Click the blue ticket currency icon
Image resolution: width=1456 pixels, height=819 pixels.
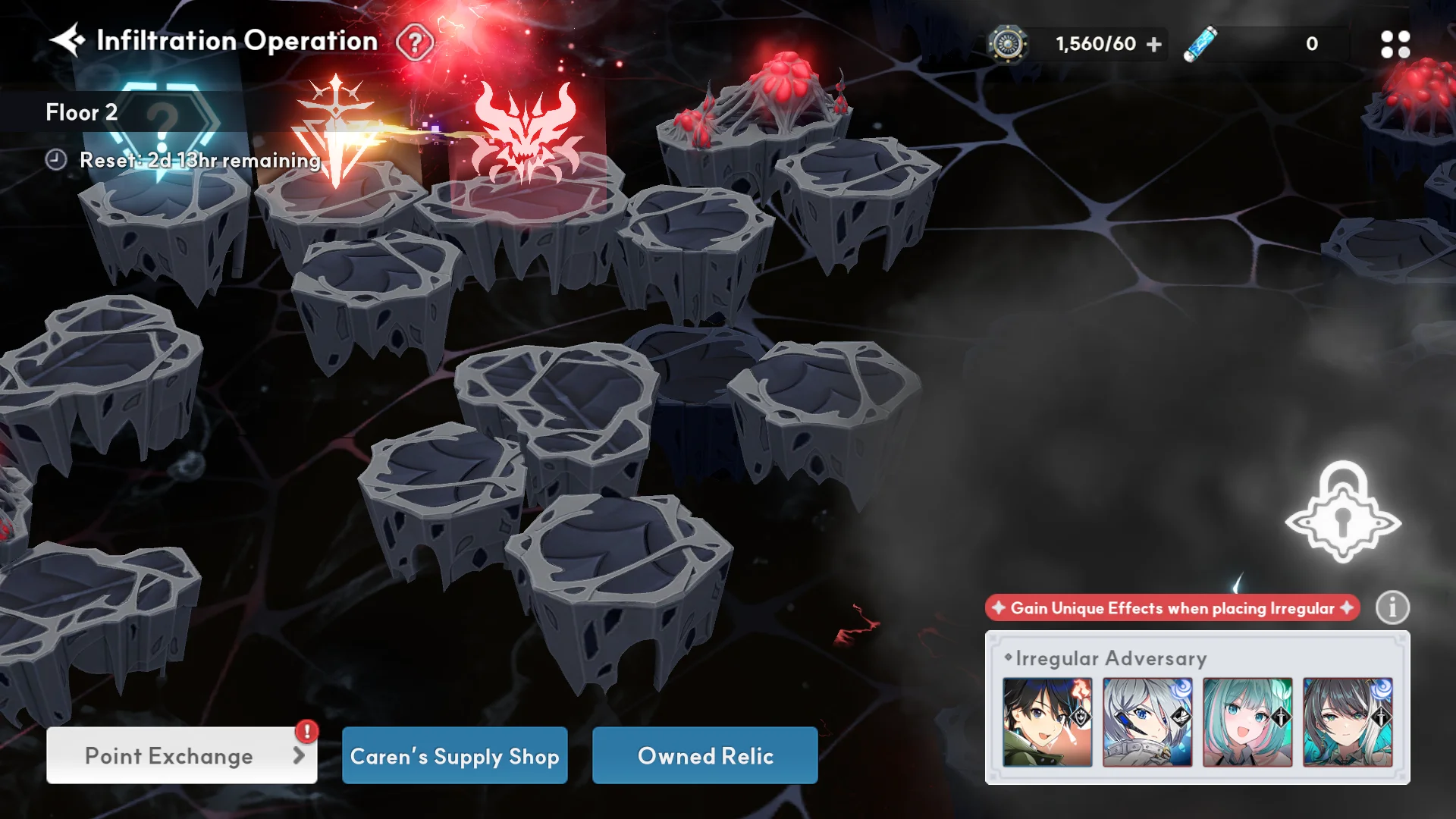tap(1200, 44)
